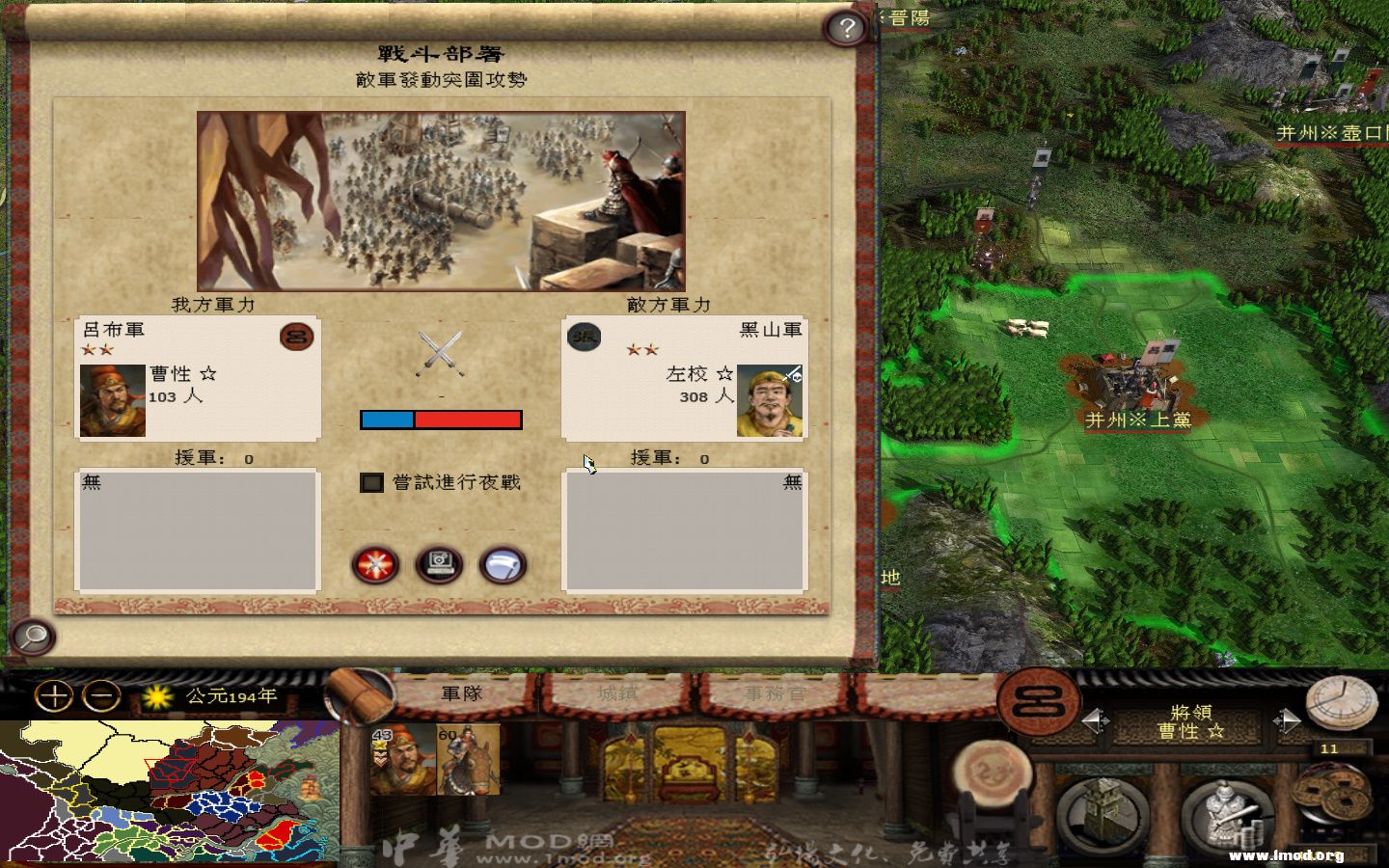This screenshot has height=868, width=1389.
Task: Click the blue-red force balance bar
Action: pyautogui.click(x=442, y=419)
